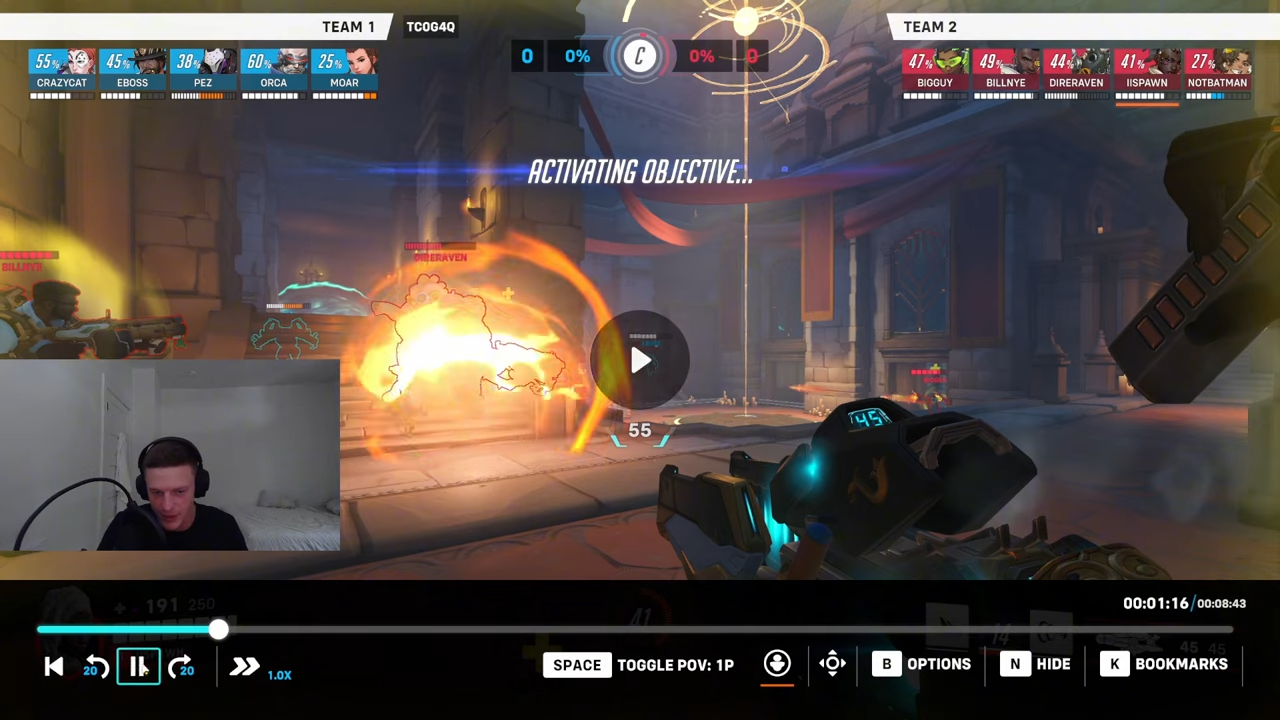Image resolution: width=1280 pixels, height=720 pixels.
Task: Hide the replay controls
Action: point(1038,664)
